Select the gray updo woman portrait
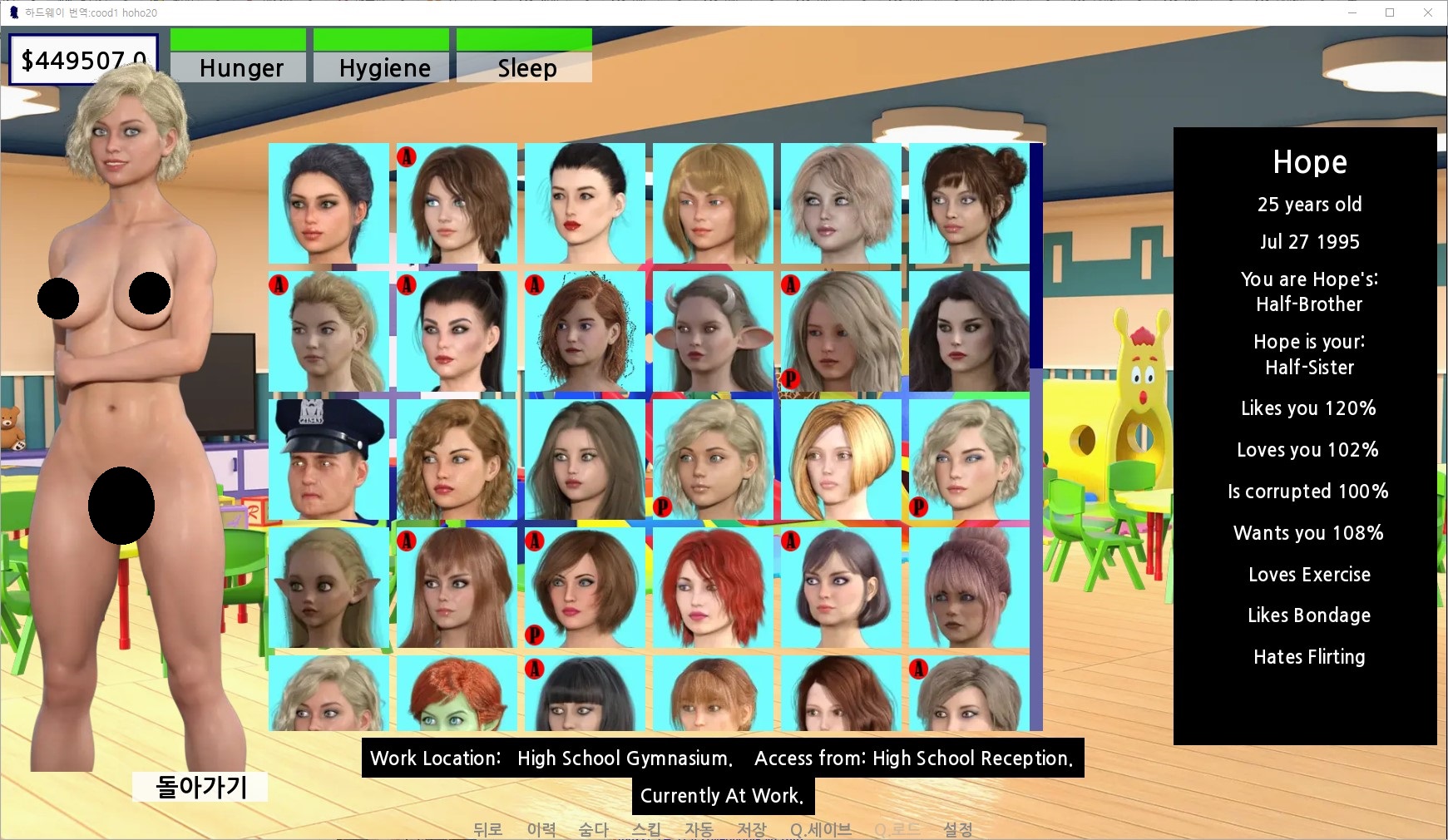The width and height of the screenshot is (1448, 840). [x=329, y=204]
